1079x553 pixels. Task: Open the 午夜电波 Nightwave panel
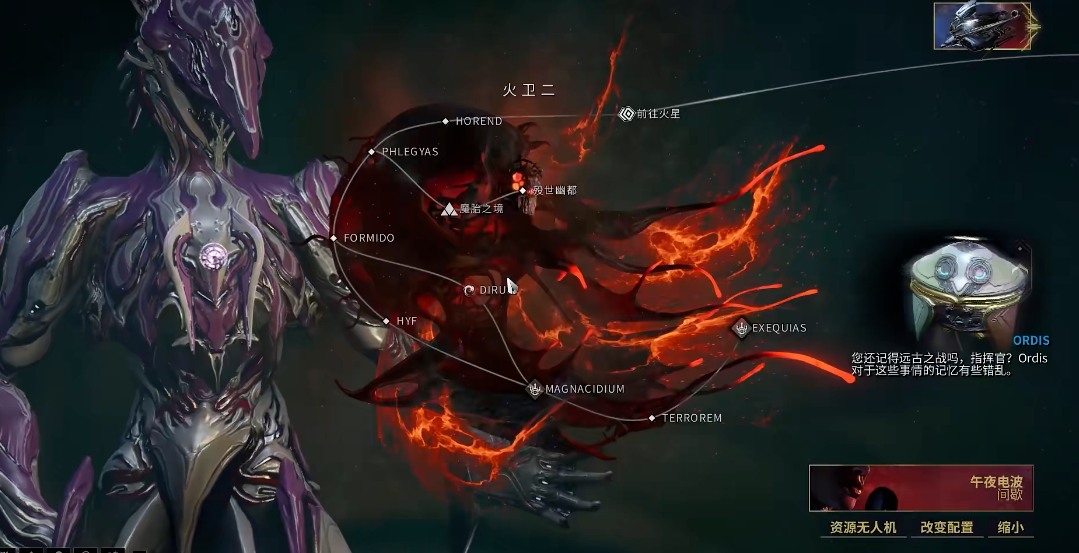point(920,488)
